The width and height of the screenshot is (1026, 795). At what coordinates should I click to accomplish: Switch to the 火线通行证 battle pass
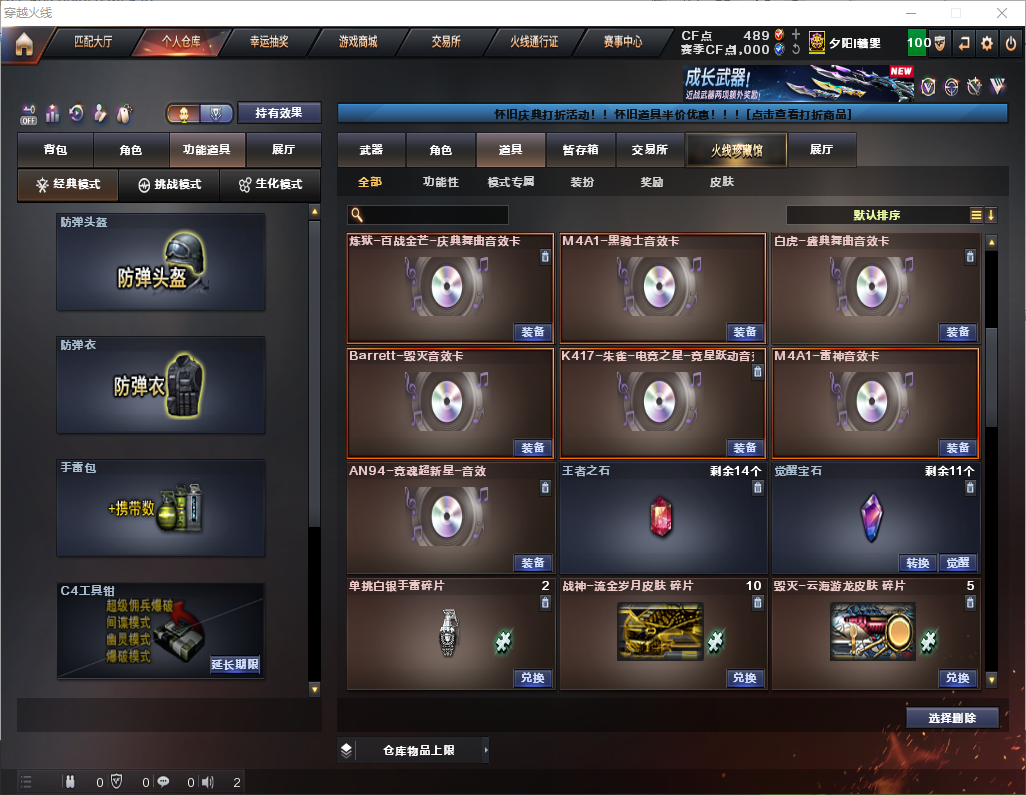534,42
